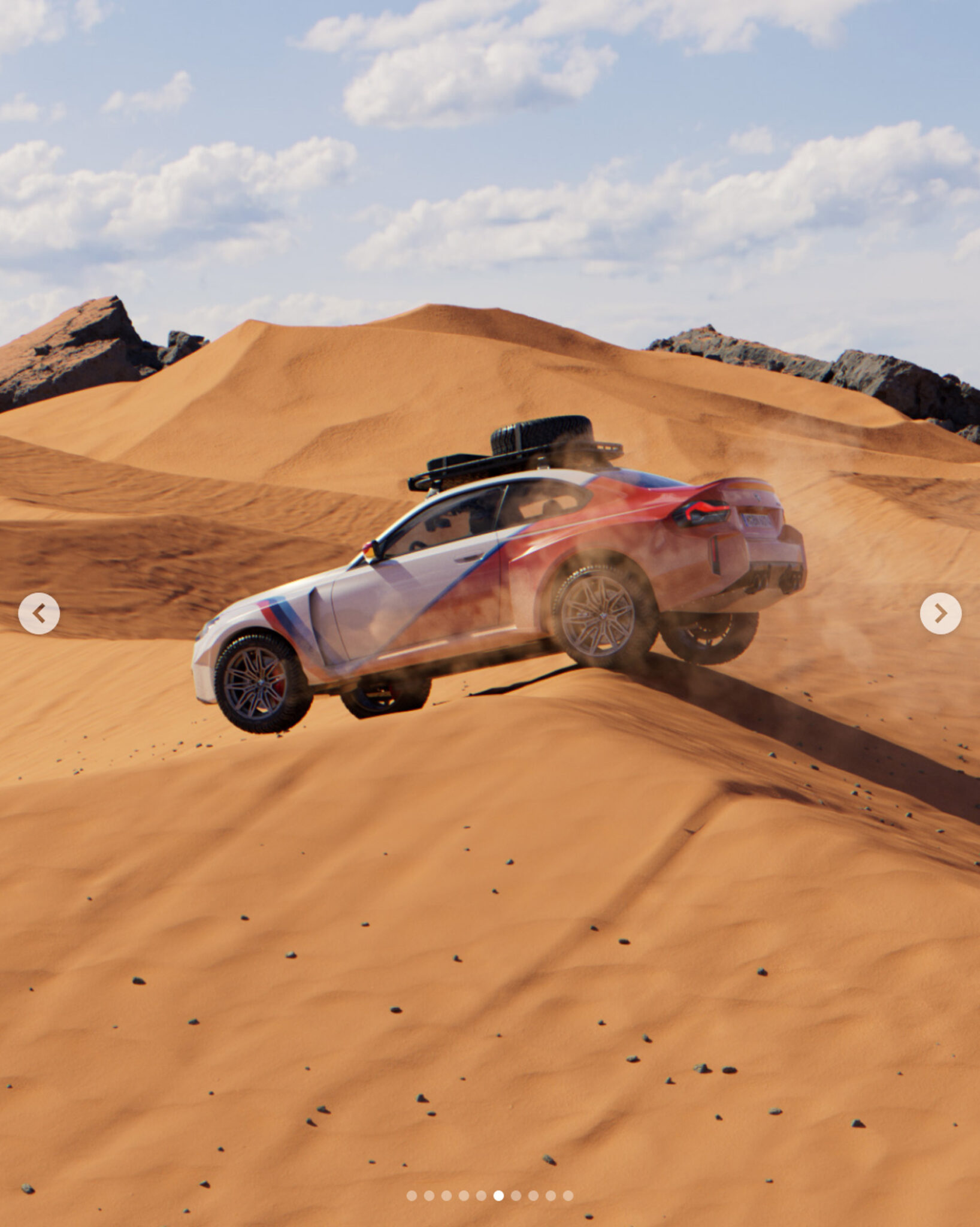Select the second pagination dot
980x1227 pixels.
click(x=429, y=1195)
